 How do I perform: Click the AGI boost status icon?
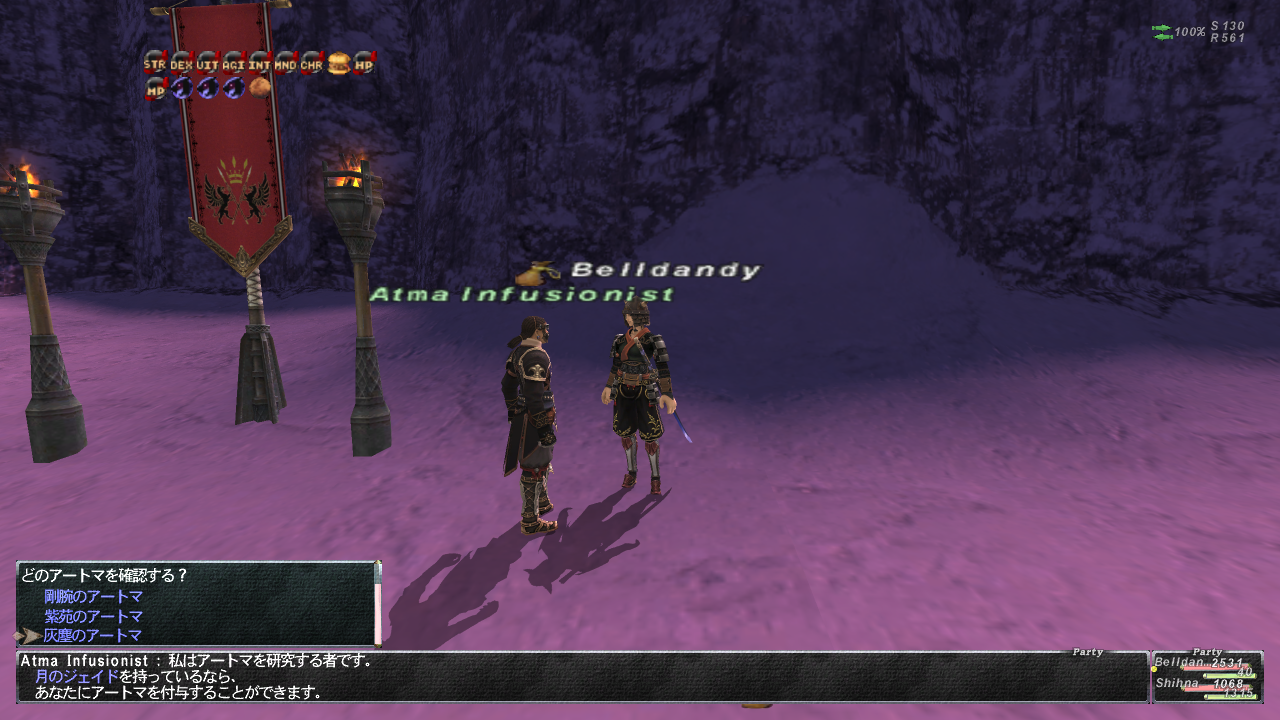click(233, 64)
